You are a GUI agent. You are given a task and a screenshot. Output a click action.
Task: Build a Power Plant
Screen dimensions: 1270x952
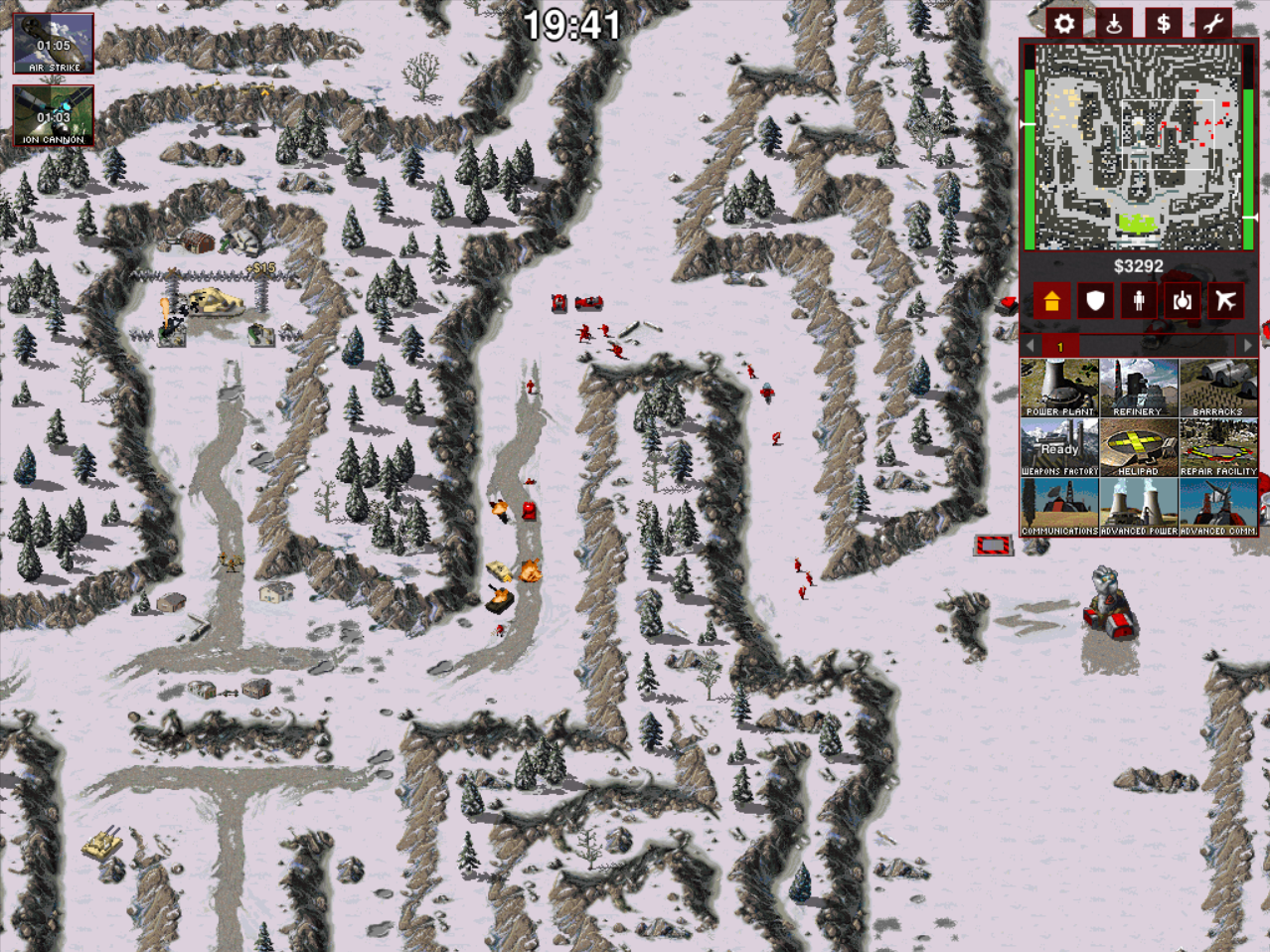click(1059, 388)
